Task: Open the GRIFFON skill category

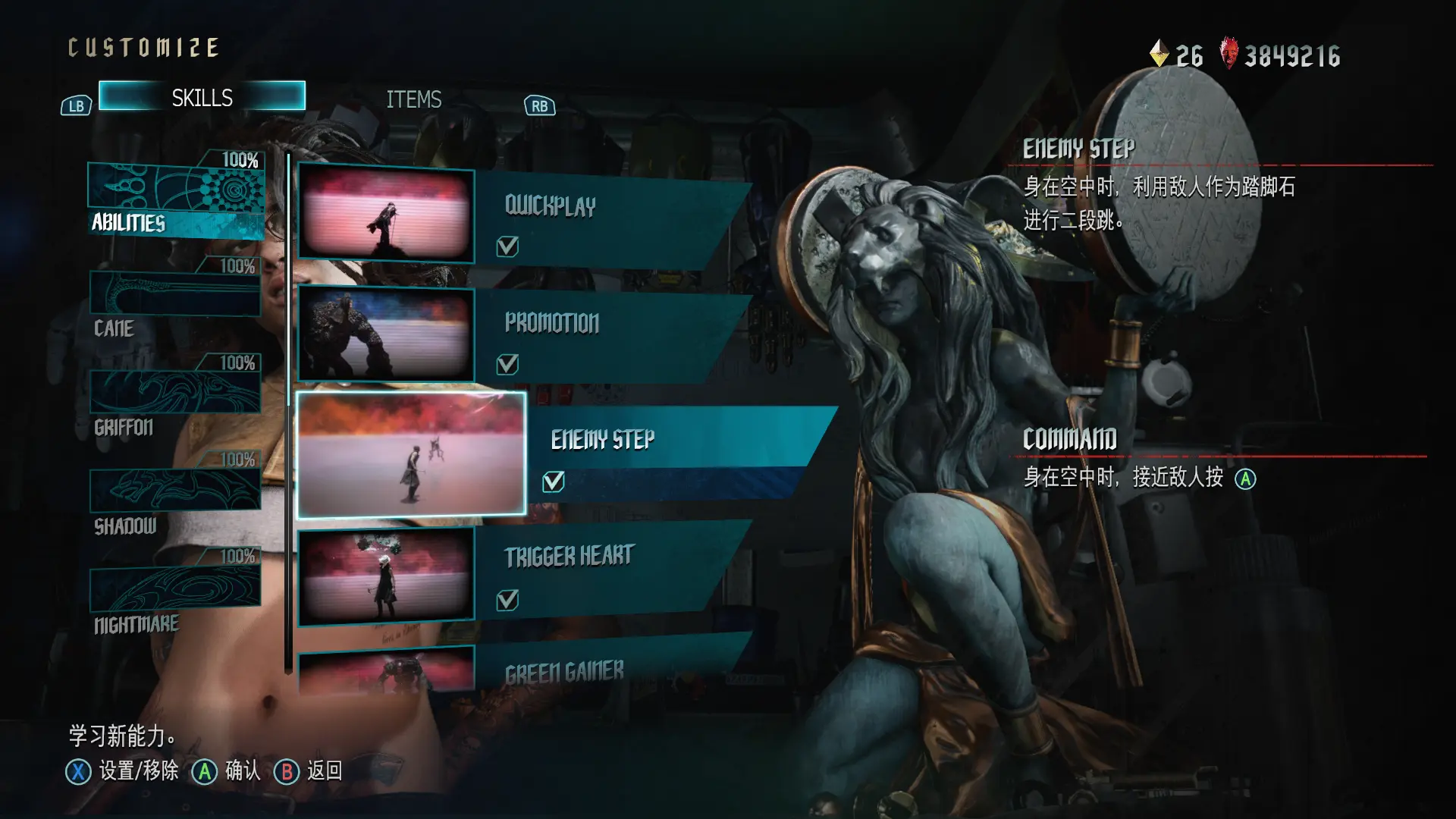Action: (x=175, y=398)
